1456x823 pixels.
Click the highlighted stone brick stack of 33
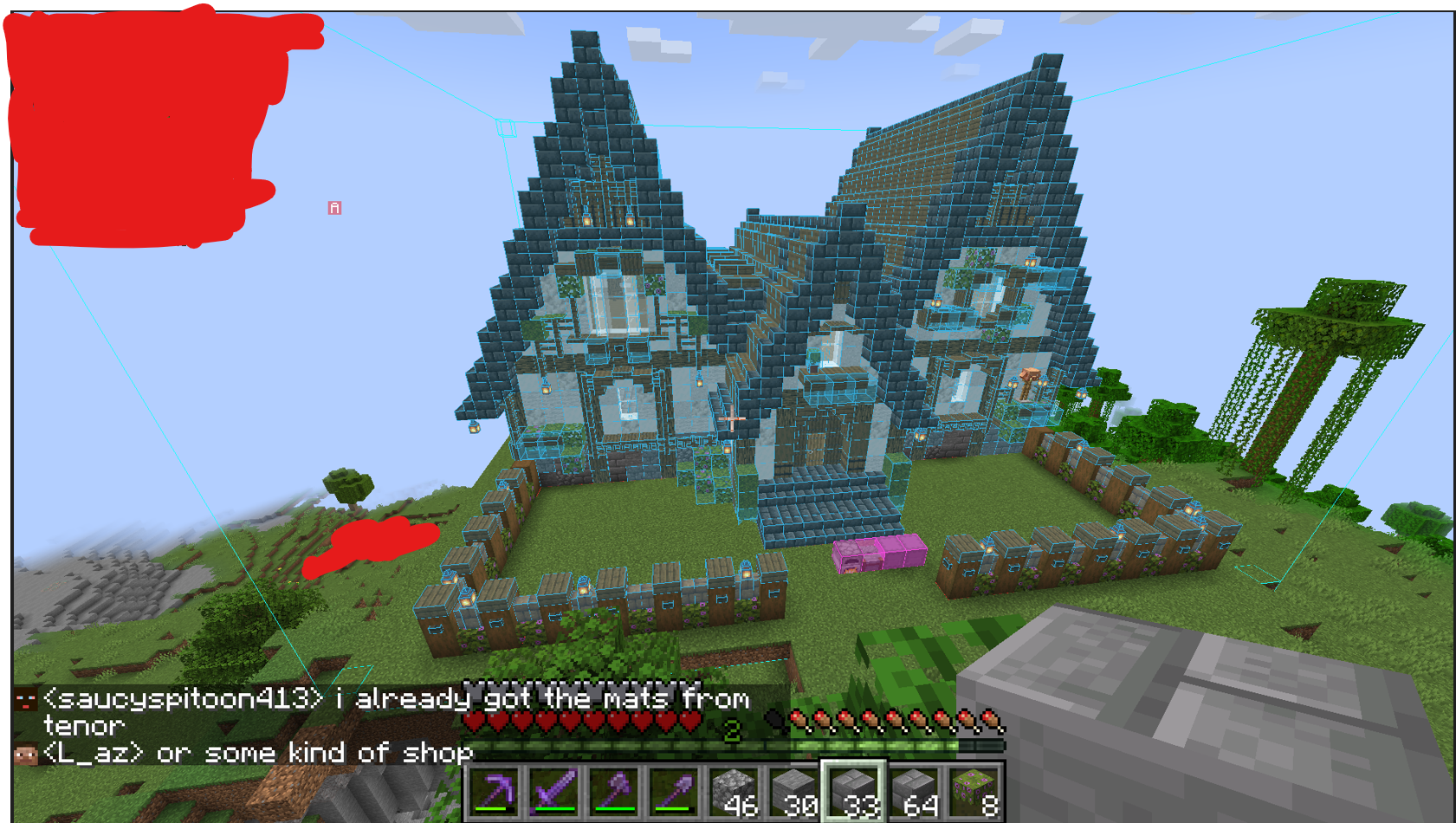point(855,791)
